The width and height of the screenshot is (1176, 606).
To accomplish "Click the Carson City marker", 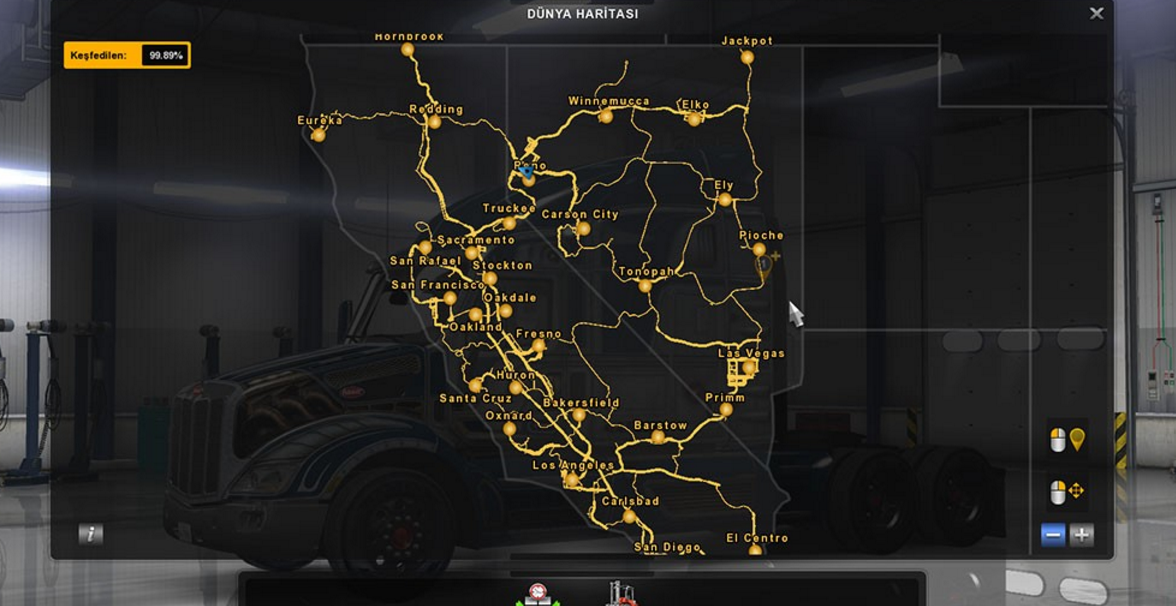I will tap(583, 229).
